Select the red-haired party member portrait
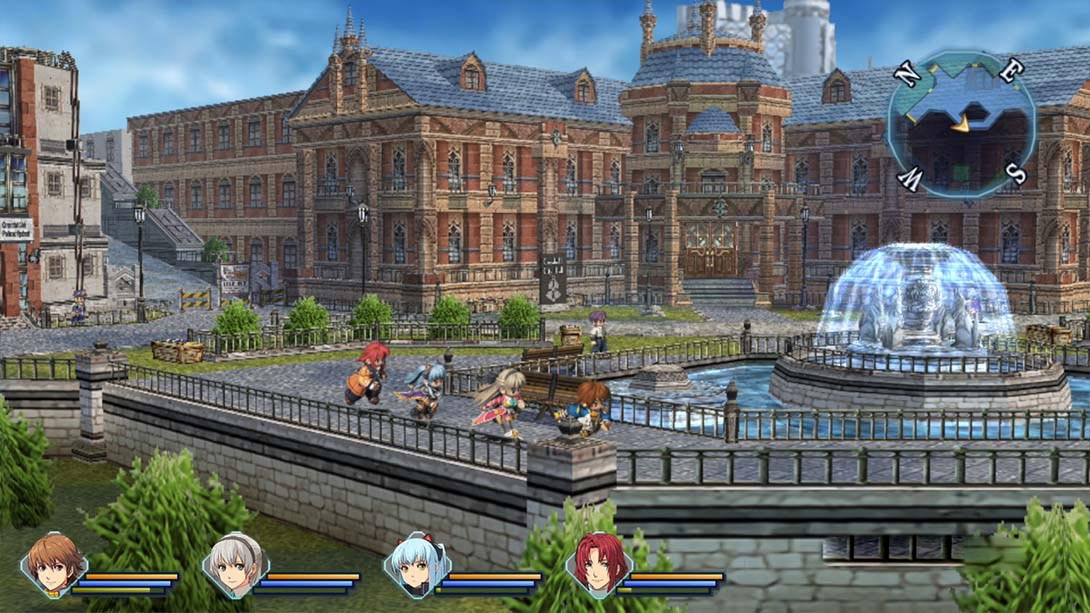 (x=598, y=564)
